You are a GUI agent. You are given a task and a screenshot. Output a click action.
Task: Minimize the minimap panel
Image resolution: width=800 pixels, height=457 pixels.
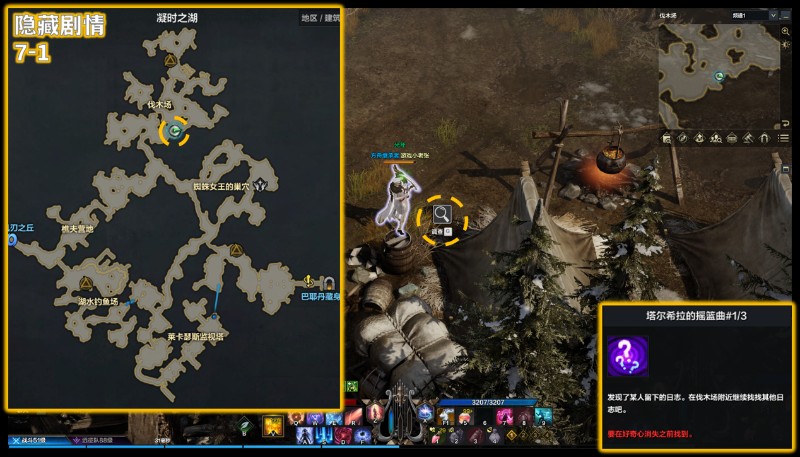pos(787,16)
